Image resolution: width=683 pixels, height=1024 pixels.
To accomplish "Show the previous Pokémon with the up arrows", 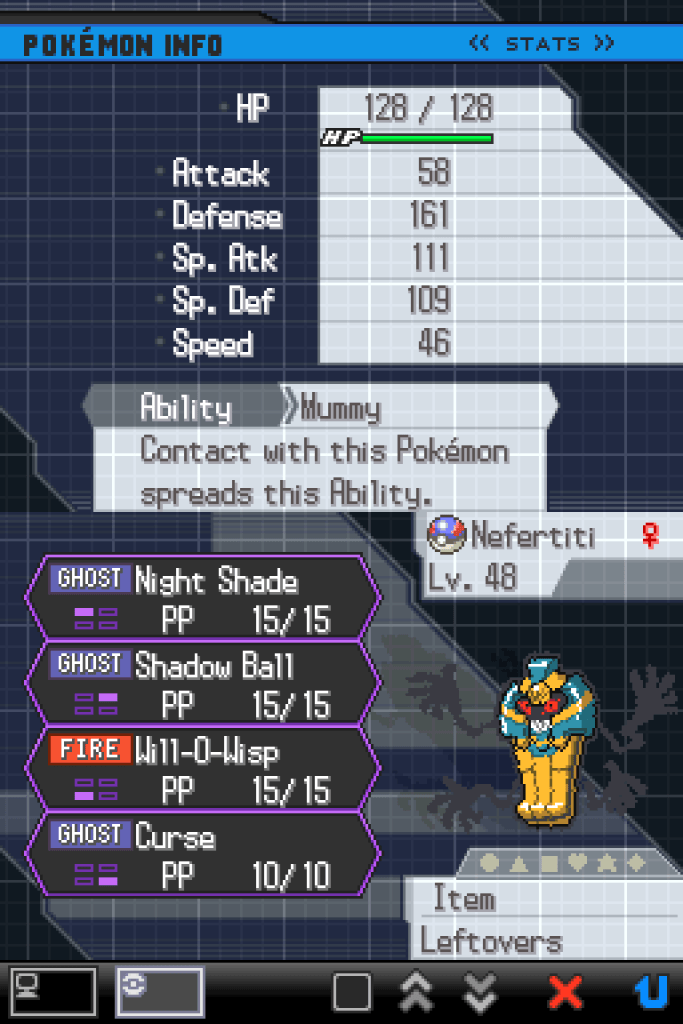I will tap(416, 992).
